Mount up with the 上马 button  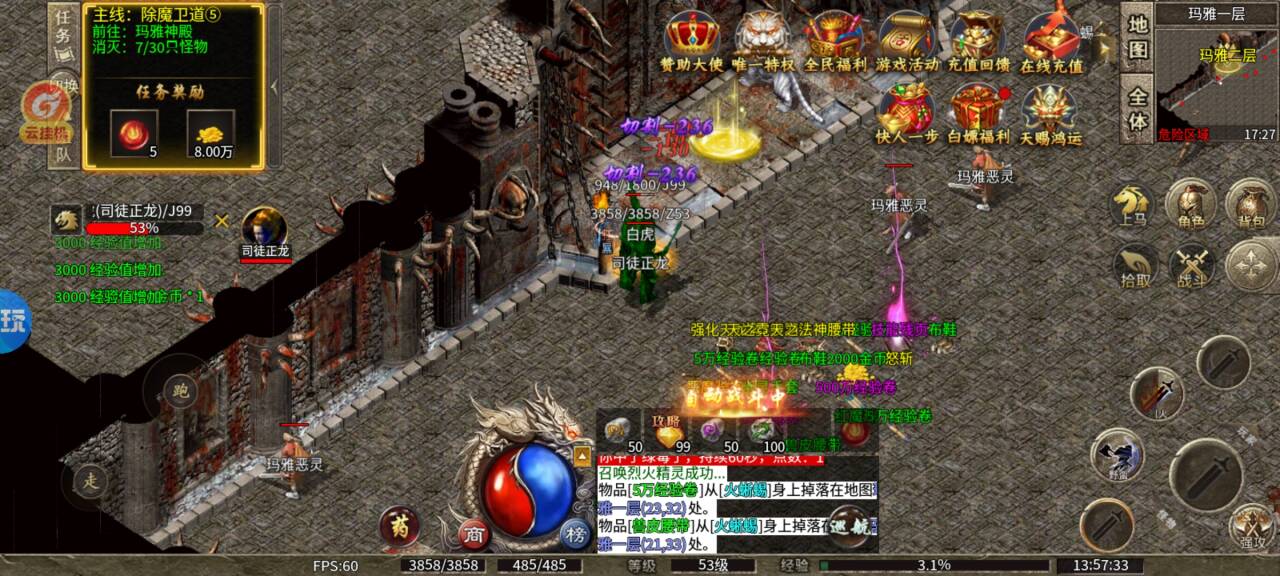[1133, 204]
